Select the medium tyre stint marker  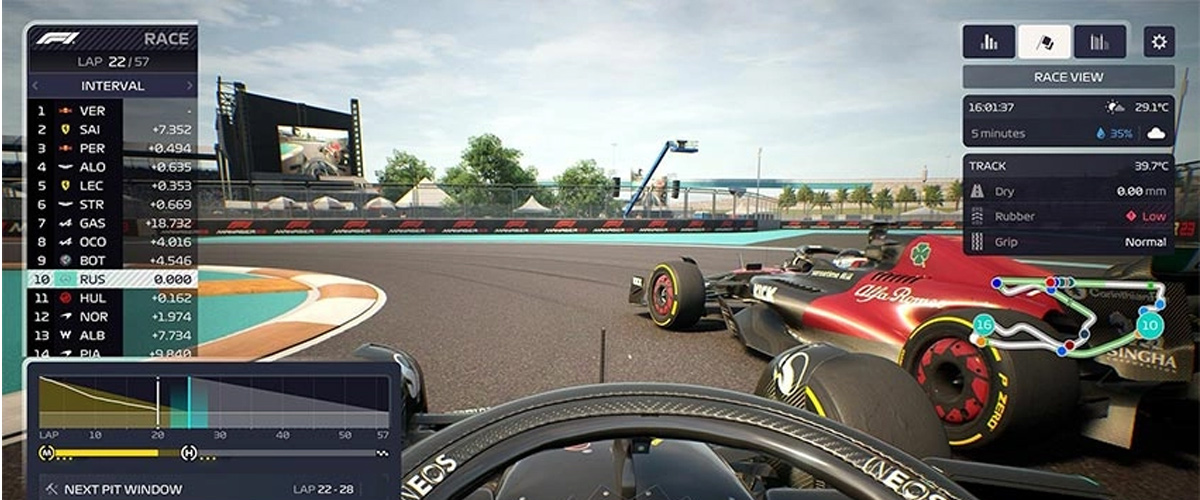point(46,454)
